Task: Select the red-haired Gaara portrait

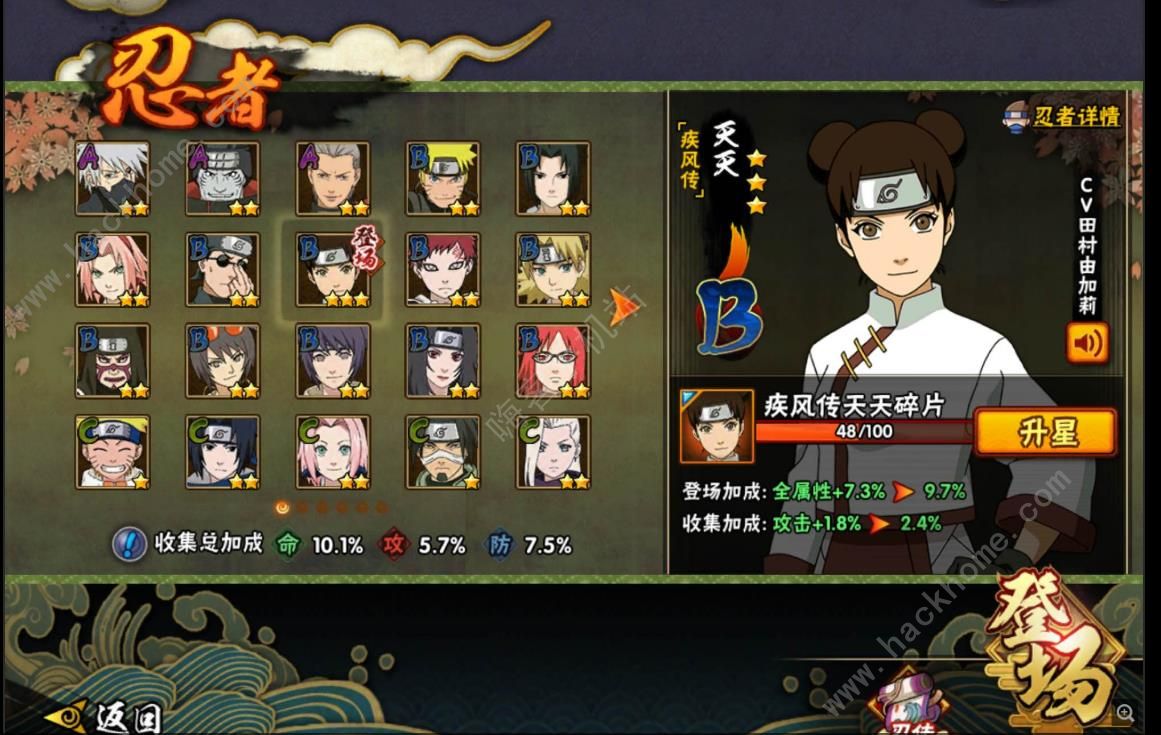Action: pyautogui.click(x=443, y=270)
